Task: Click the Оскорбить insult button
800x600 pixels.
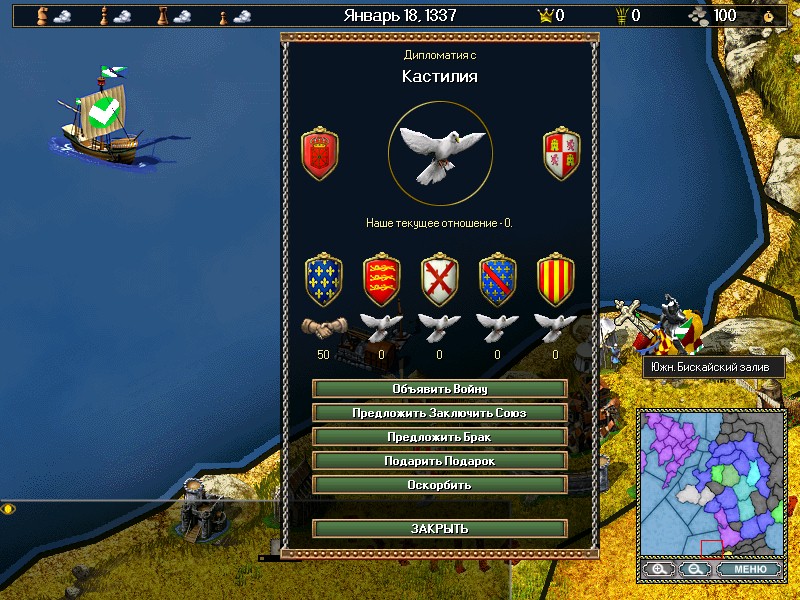Action: coord(440,484)
